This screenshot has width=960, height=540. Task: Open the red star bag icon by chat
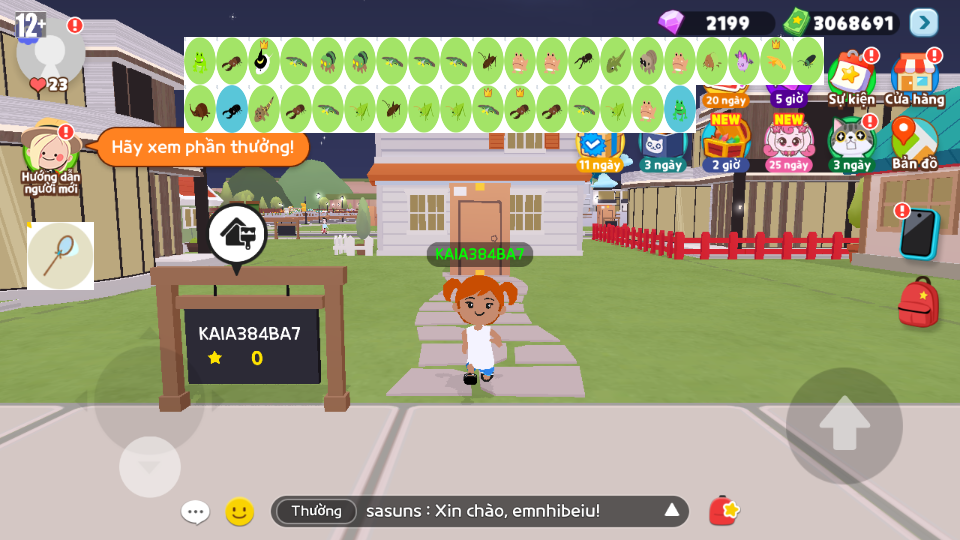tap(724, 511)
